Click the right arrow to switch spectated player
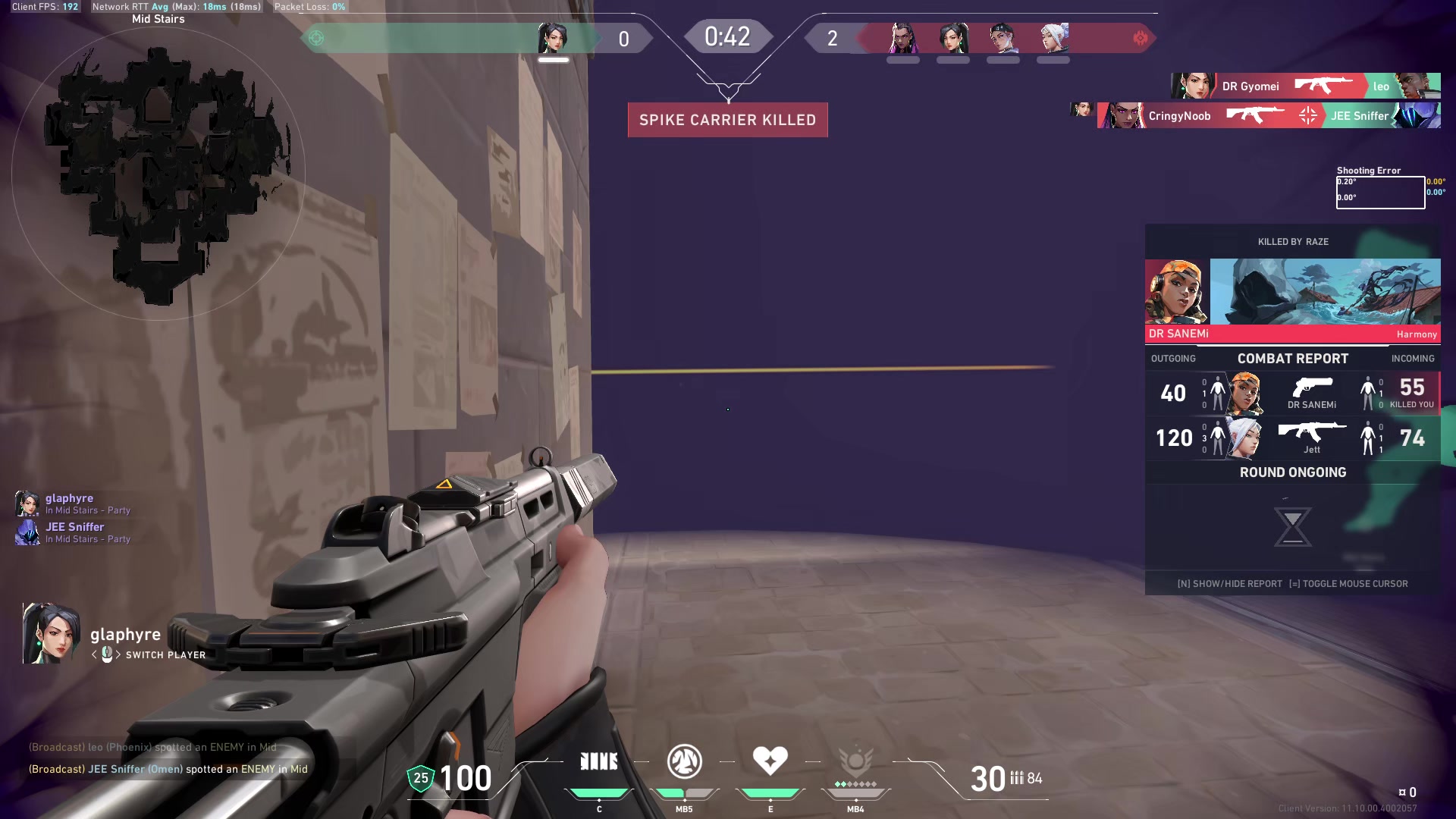The width and height of the screenshot is (1456, 819). 119,654
